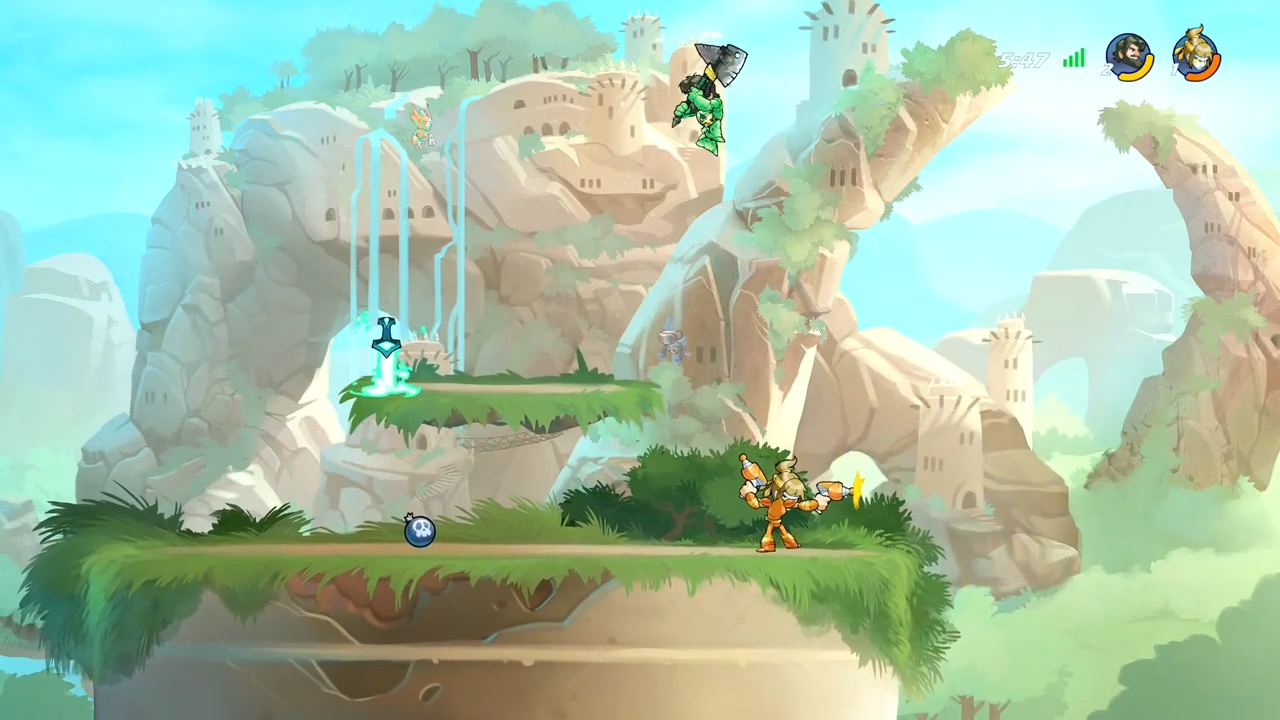This screenshot has width=1280, height=720.
Task: Toggle the orange damage arc around the right portrait
Action: pos(1202,77)
